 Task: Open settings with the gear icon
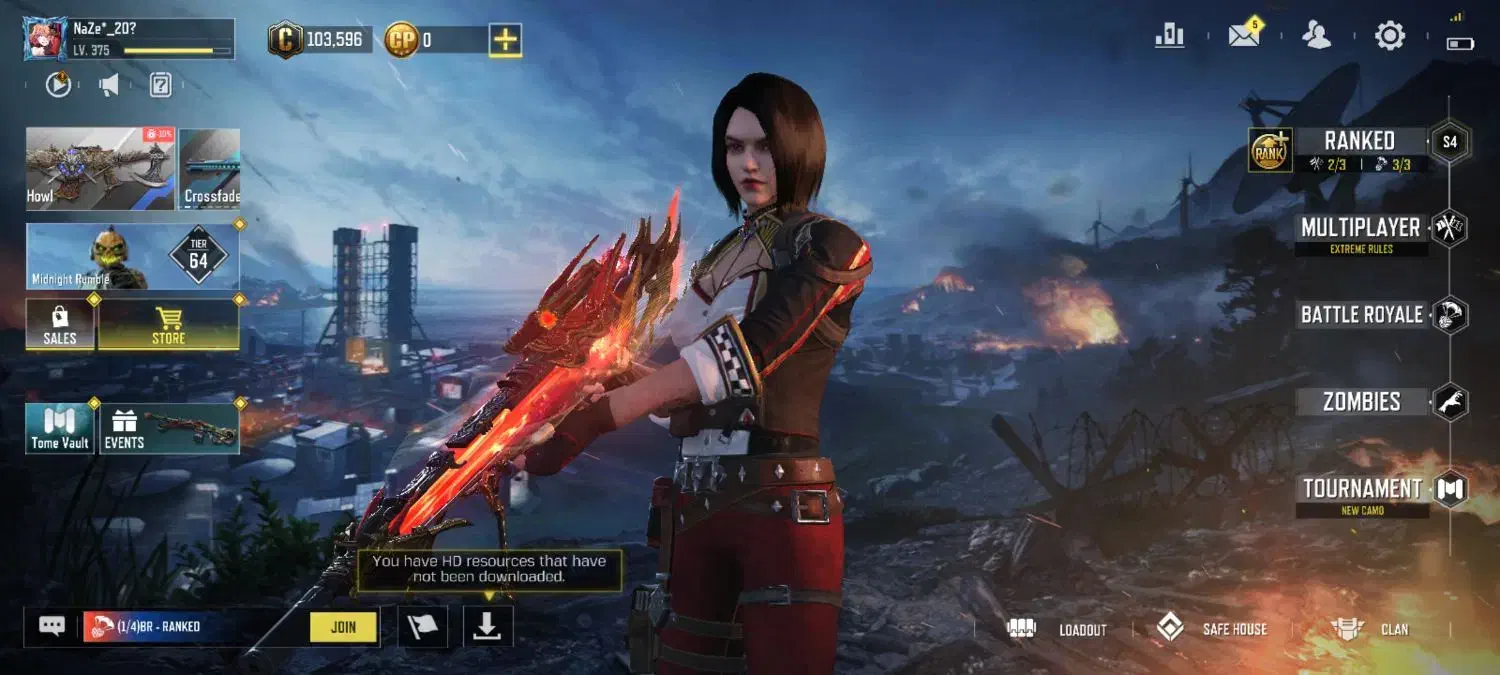coord(1390,36)
